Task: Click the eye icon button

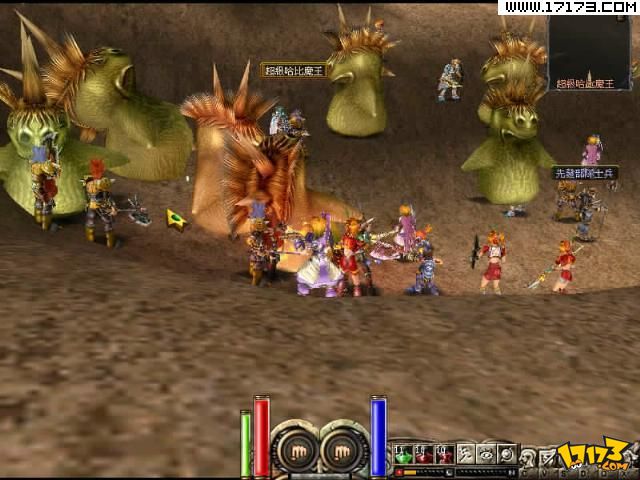Action: click(x=486, y=453)
